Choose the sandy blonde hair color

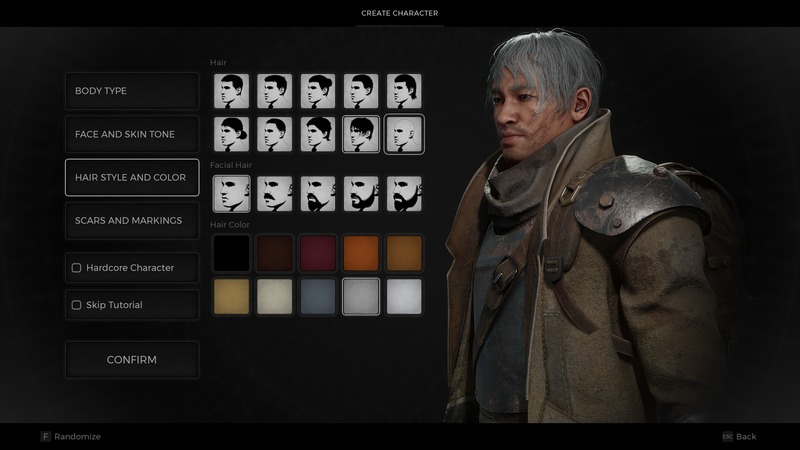[x=231, y=296]
